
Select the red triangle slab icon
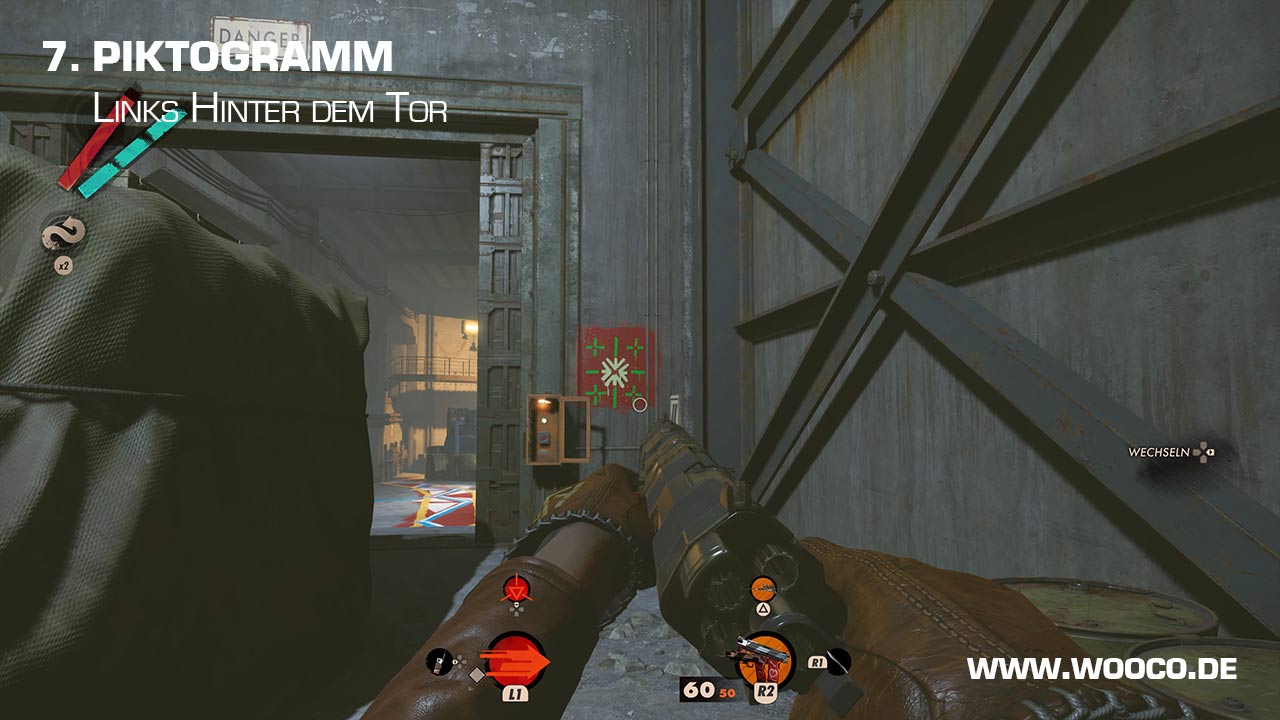click(x=516, y=590)
